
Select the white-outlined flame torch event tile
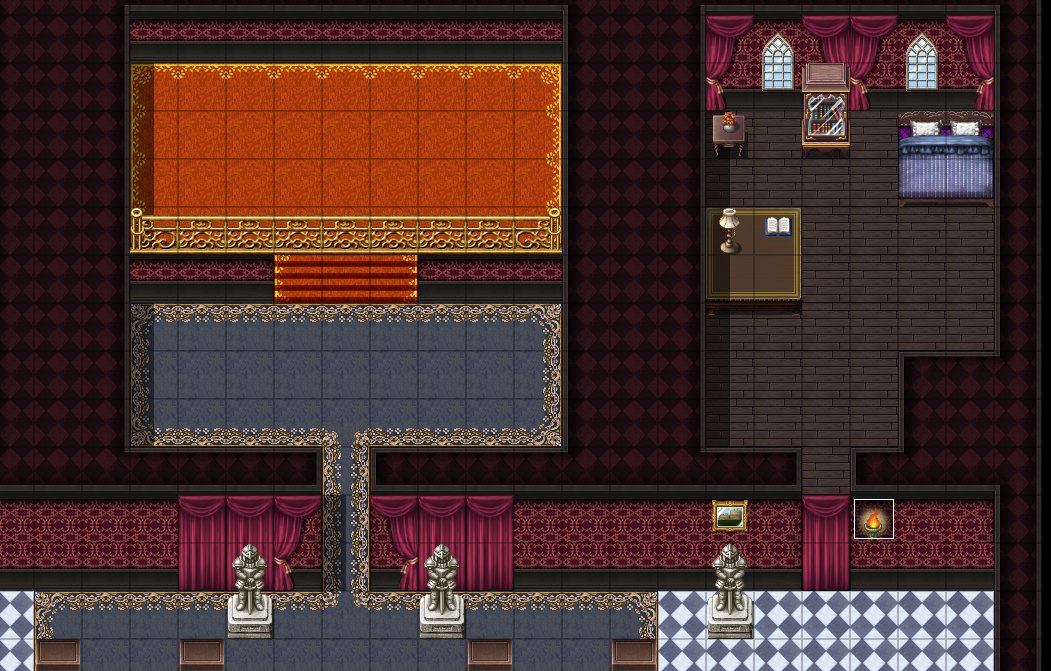[x=874, y=520]
